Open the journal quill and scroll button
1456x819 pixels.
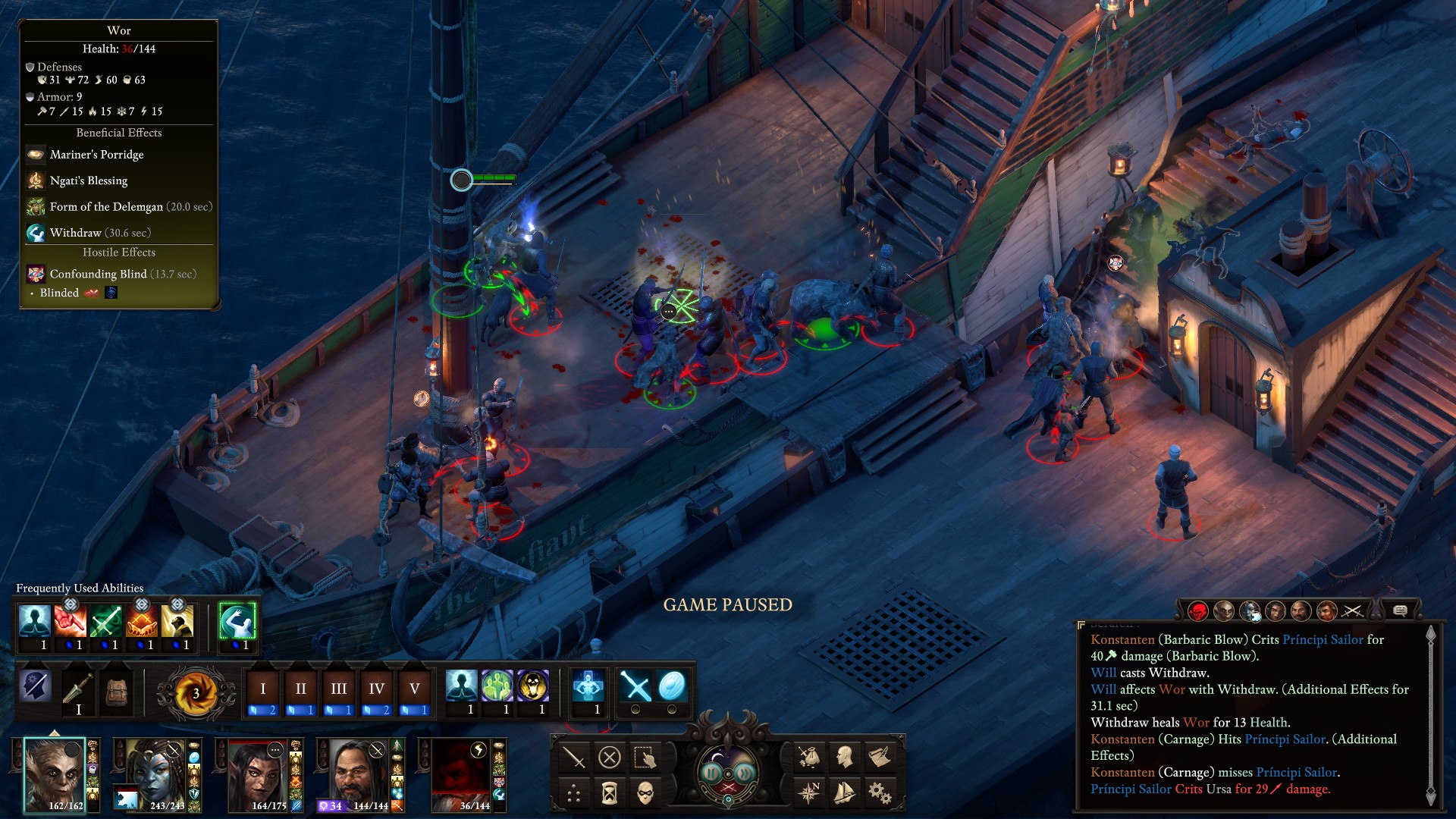click(x=880, y=757)
